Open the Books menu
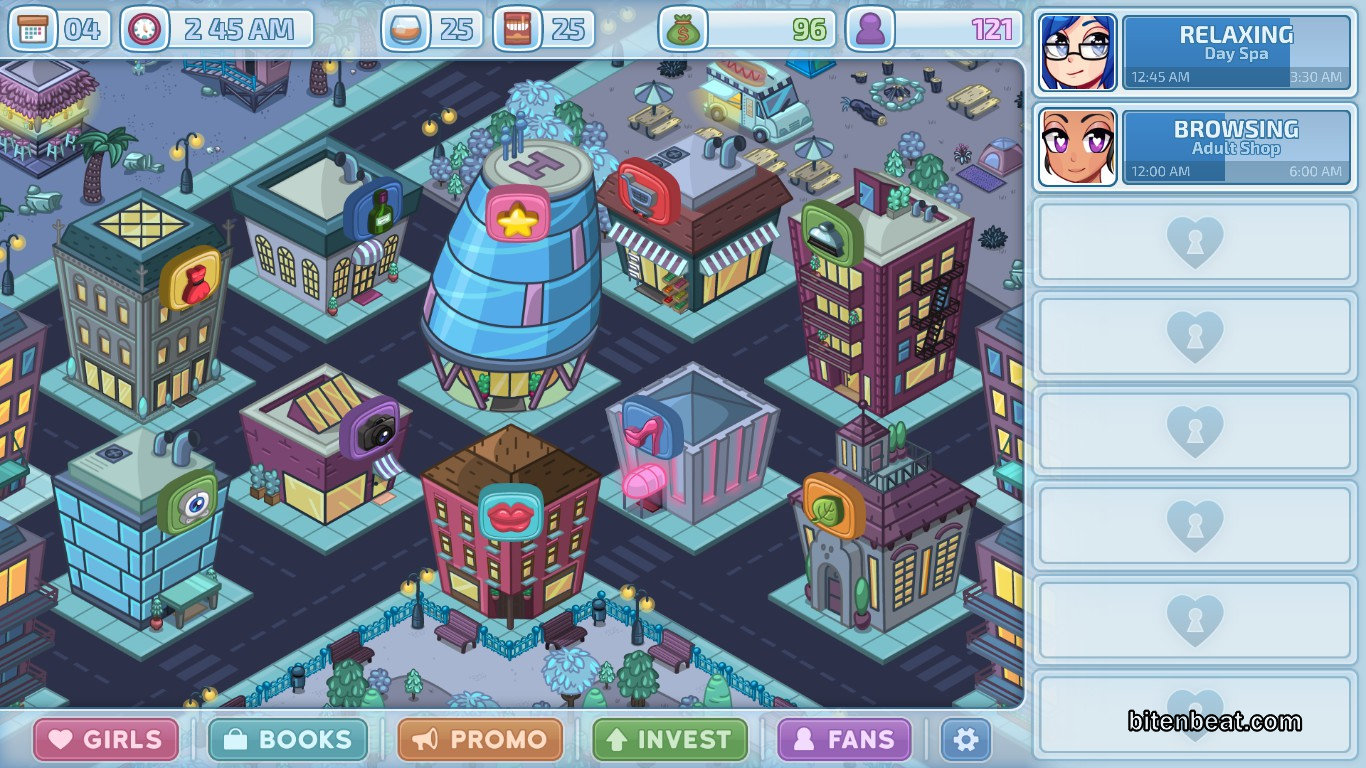The height and width of the screenshot is (768, 1366). (x=288, y=740)
